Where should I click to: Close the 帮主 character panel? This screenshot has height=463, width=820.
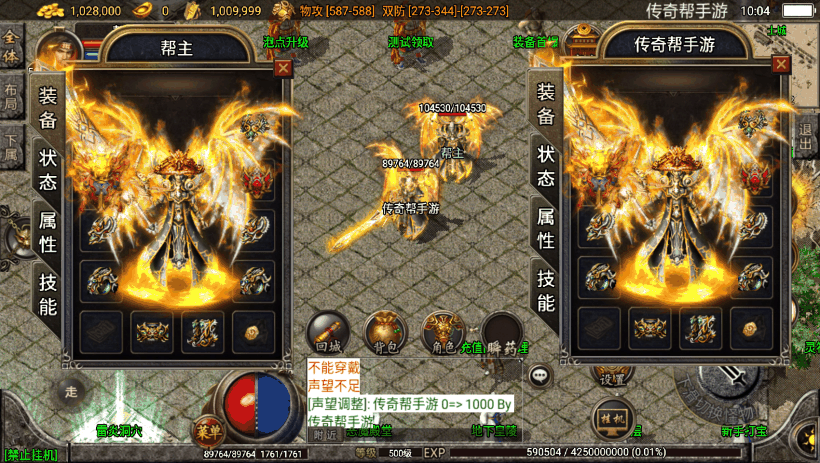point(284,68)
